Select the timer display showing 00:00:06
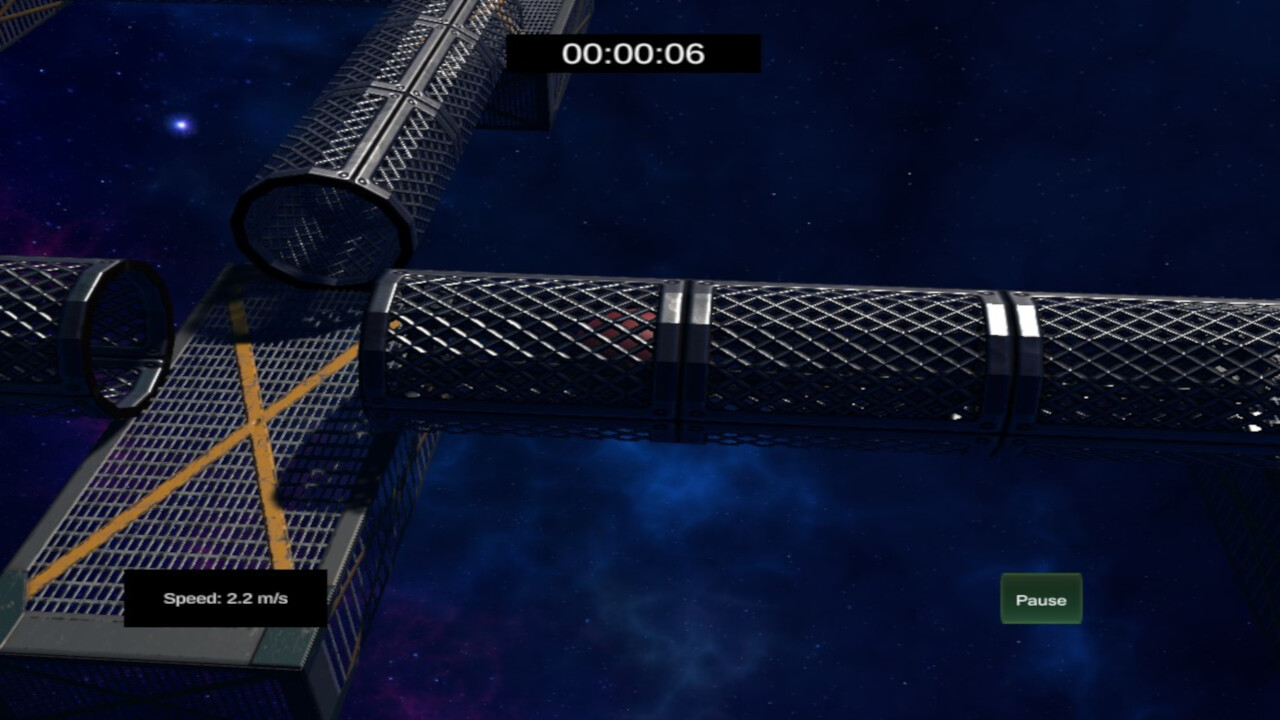The image size is (1280, 720). (634, 55)
